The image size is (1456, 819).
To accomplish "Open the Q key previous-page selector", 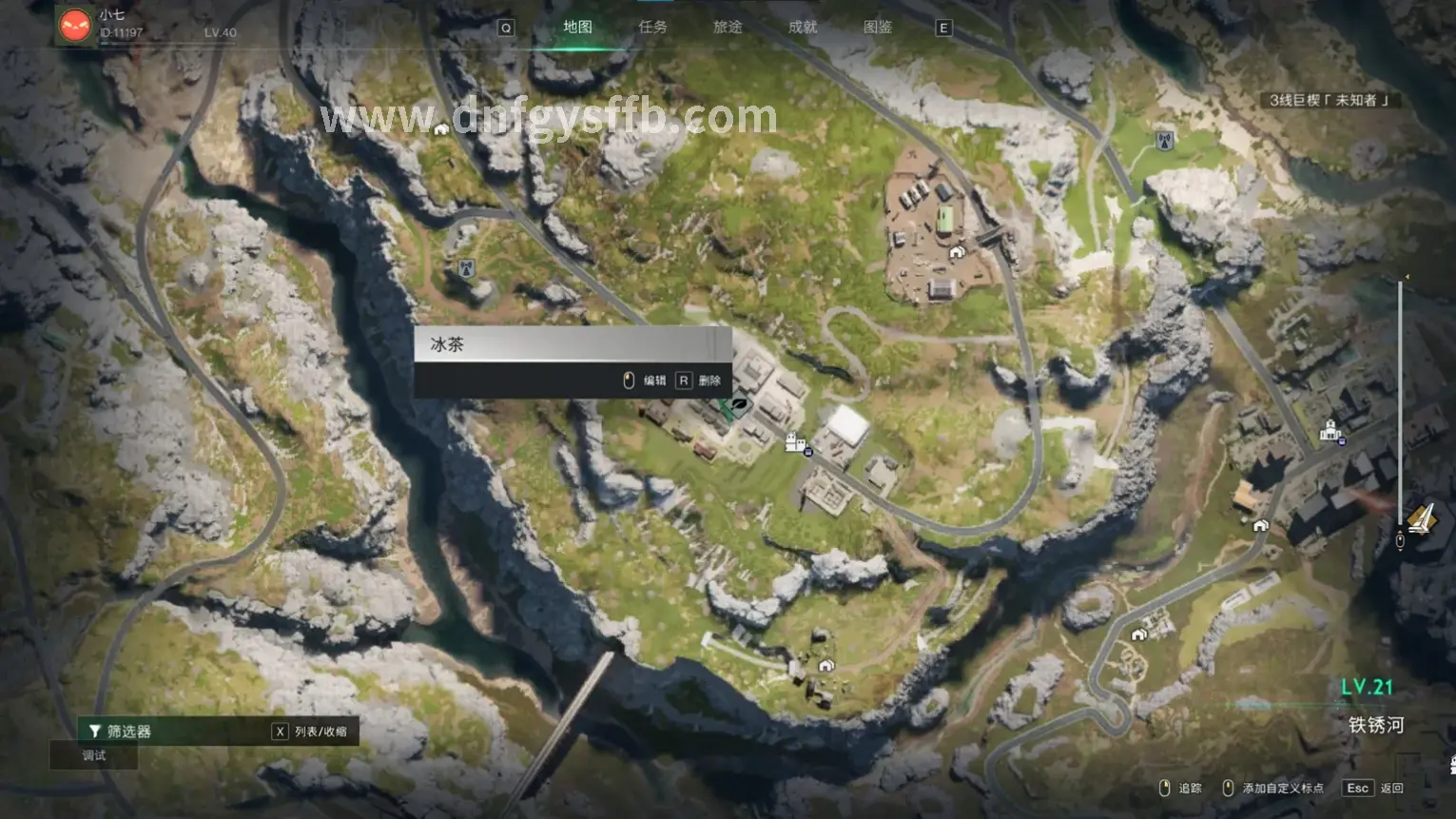I will tap(505, 28).
